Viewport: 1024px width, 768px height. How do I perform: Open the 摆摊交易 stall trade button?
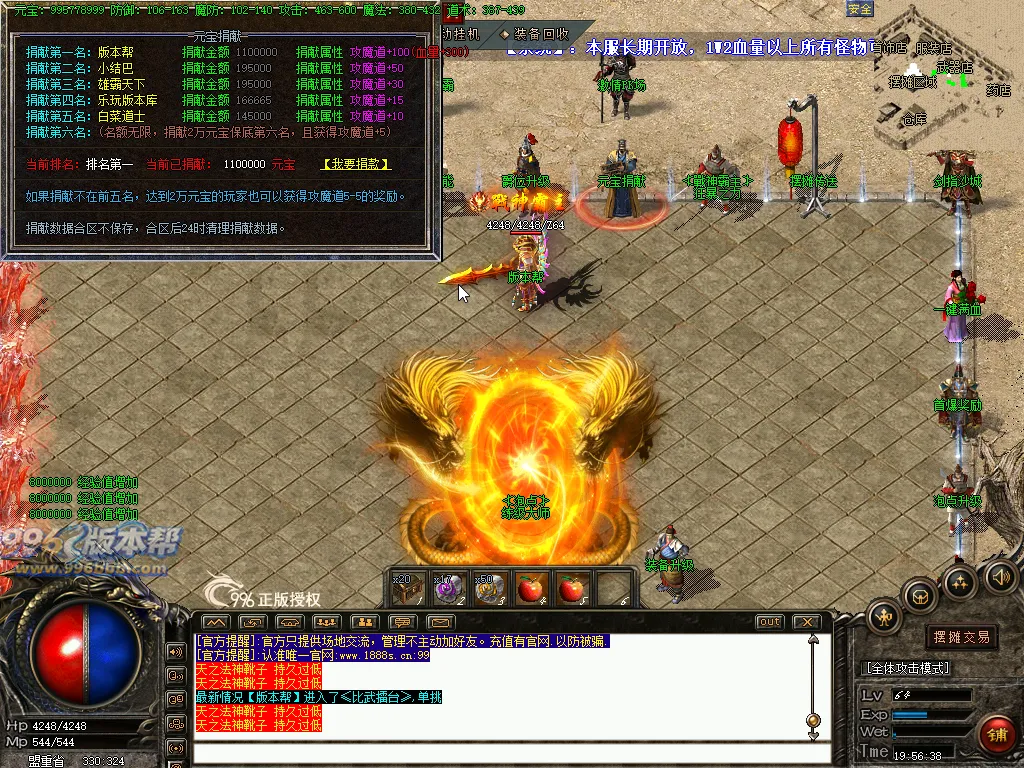(x=961, y=637)
